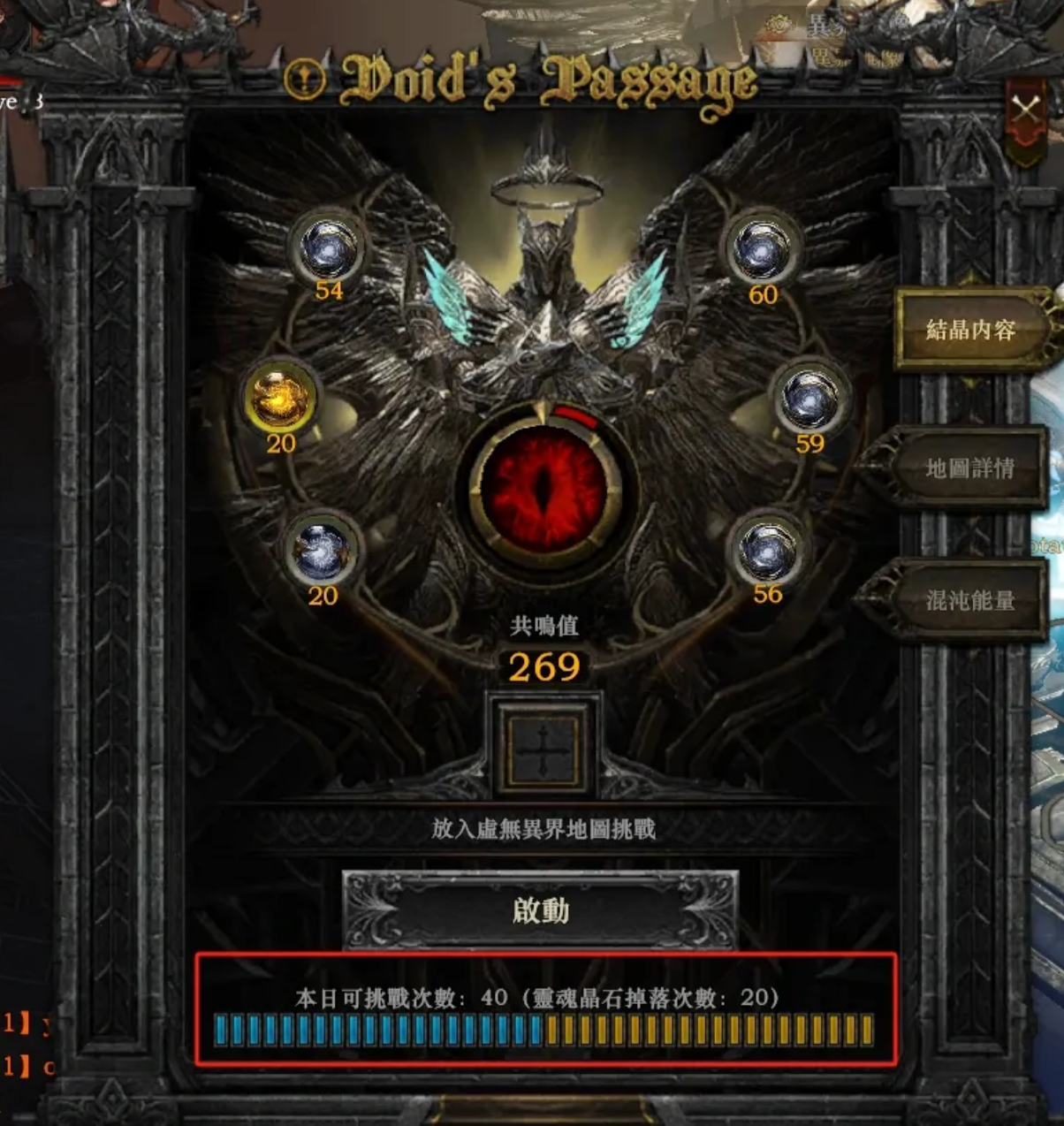Choose the crystal orb labeled 56
The height and width of the screenshot is (1126, 1064).
[x=767, y=550]
